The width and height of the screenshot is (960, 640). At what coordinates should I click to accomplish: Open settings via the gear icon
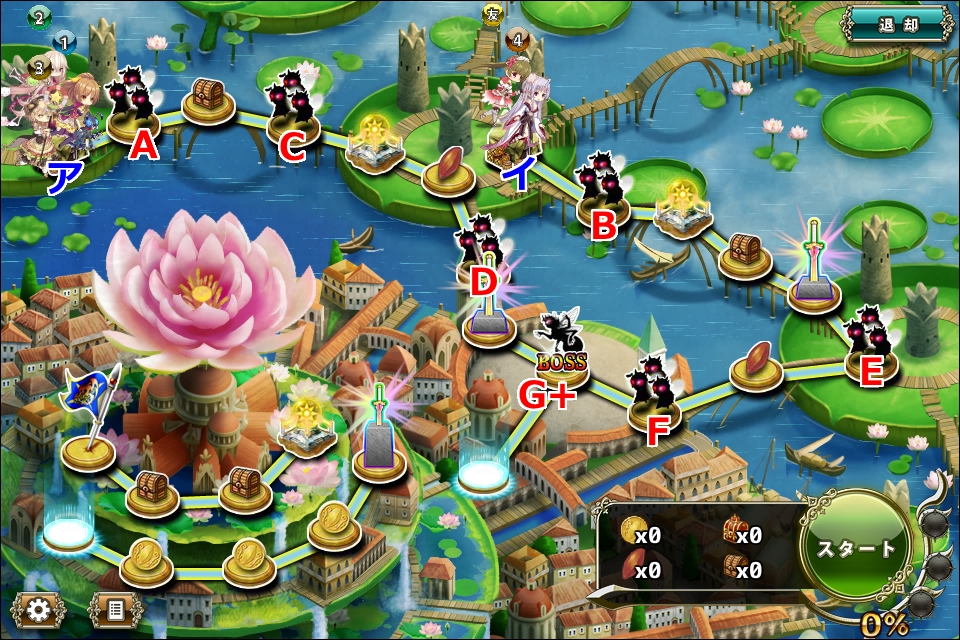40,608
